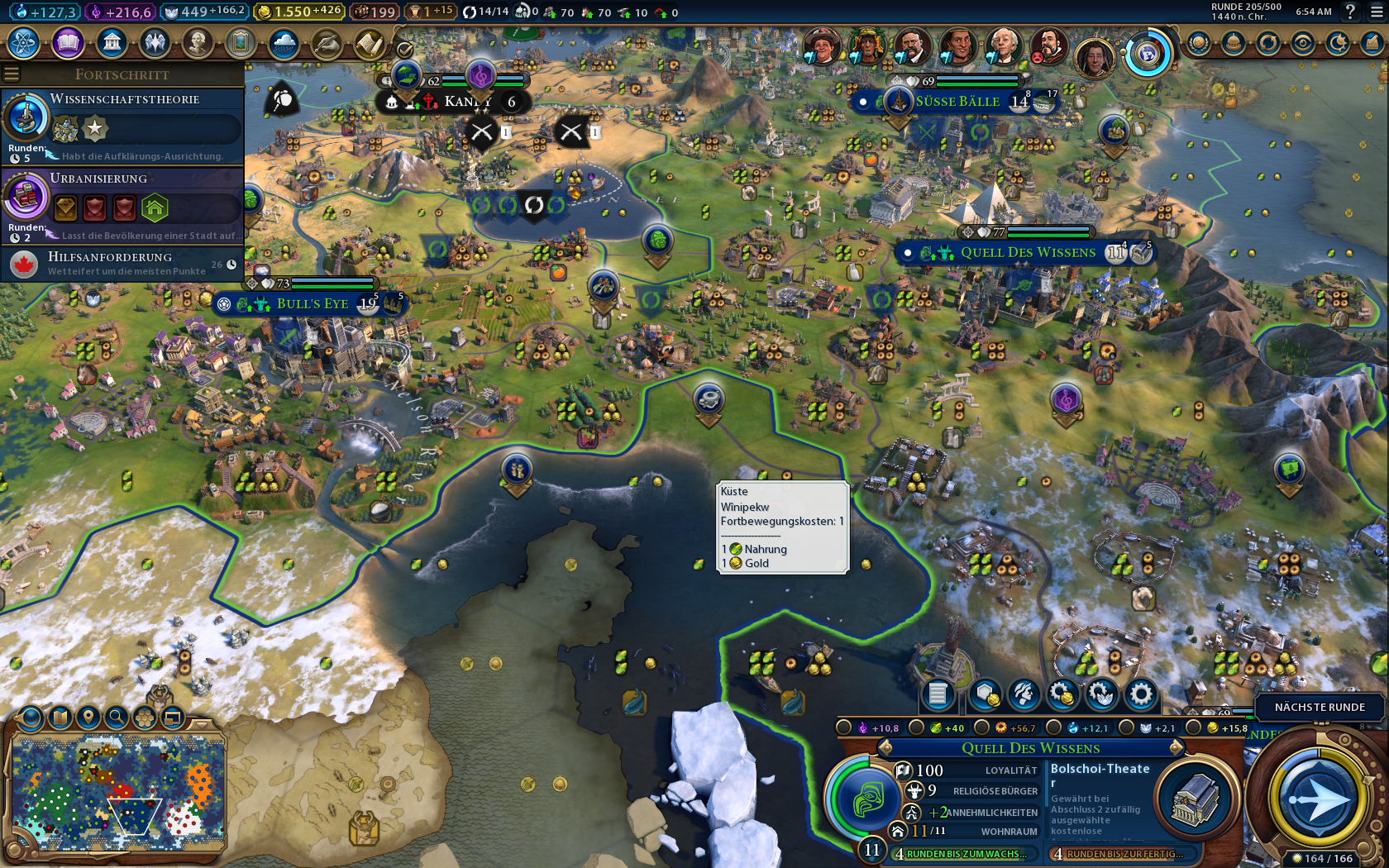Click the Nächste Runde button

point(1319,707)
